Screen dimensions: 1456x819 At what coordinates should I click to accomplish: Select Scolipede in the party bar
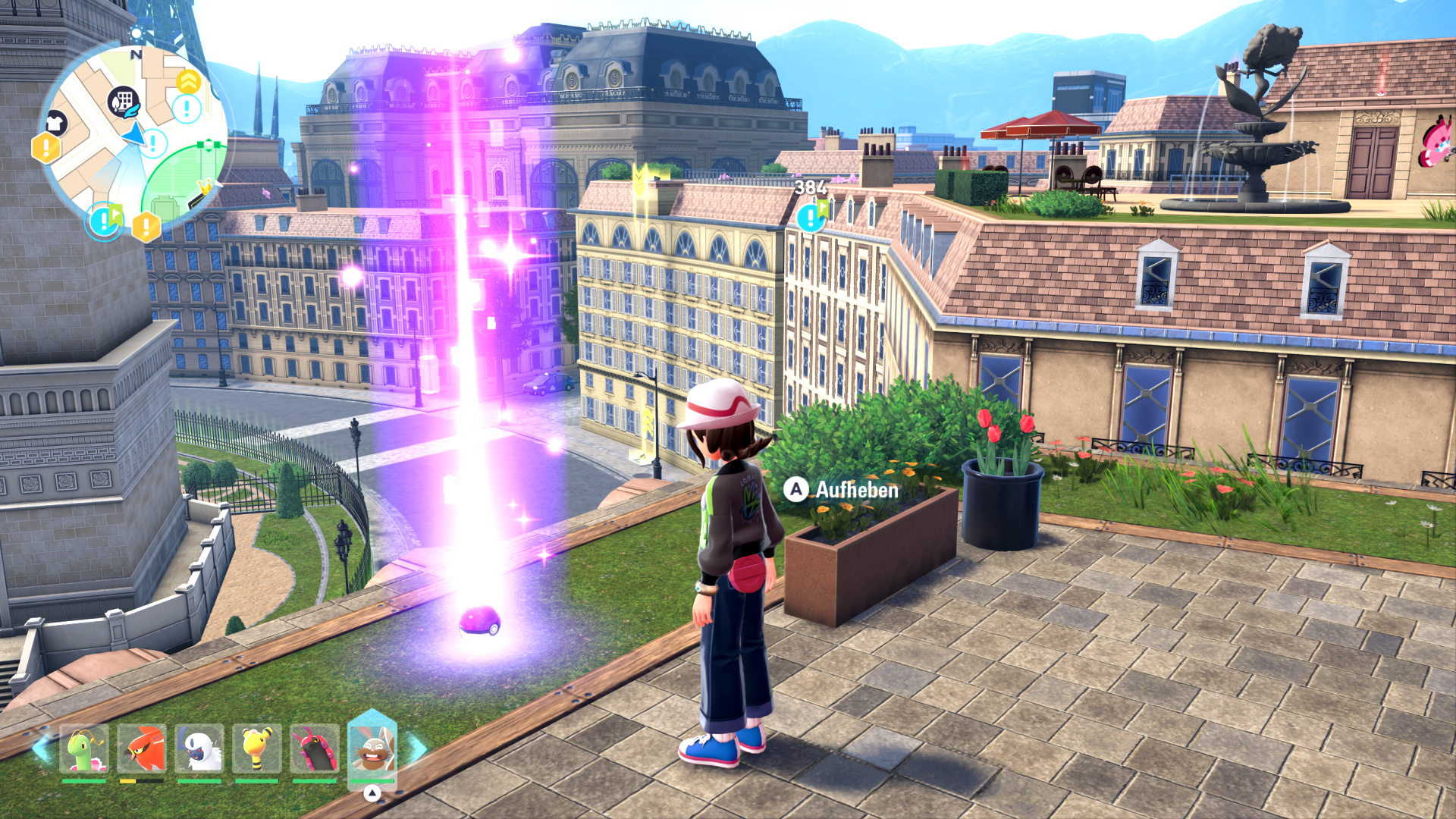[315, 748]
